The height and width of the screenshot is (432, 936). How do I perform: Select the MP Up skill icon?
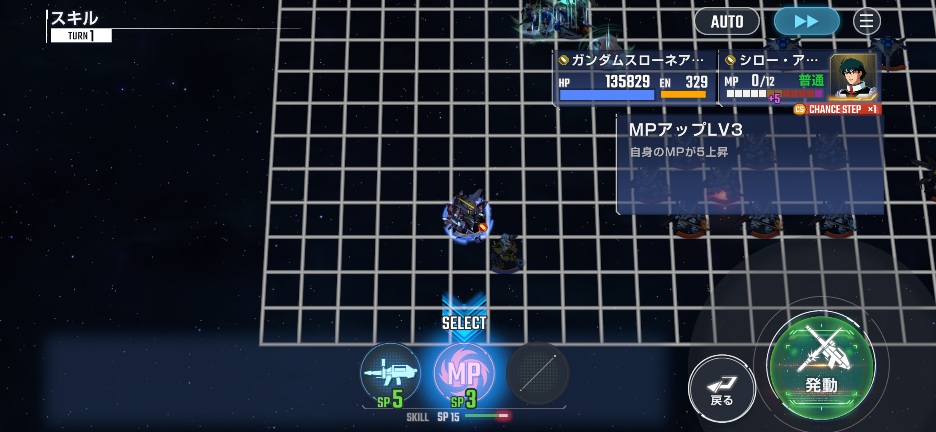pyautogui.click(x=464, y=373)
